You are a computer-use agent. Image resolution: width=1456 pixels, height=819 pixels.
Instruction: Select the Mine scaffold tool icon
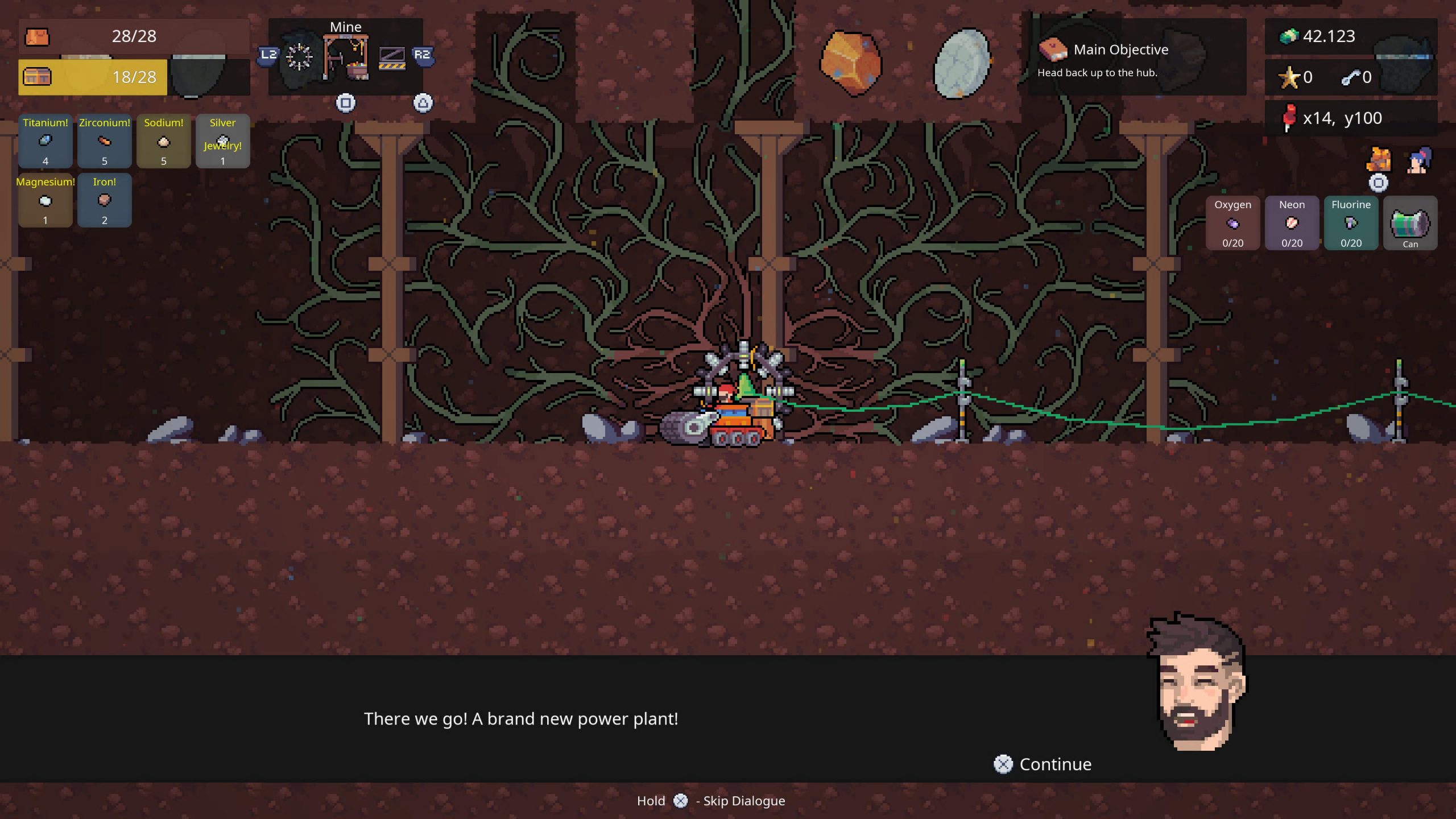(345, 57)
